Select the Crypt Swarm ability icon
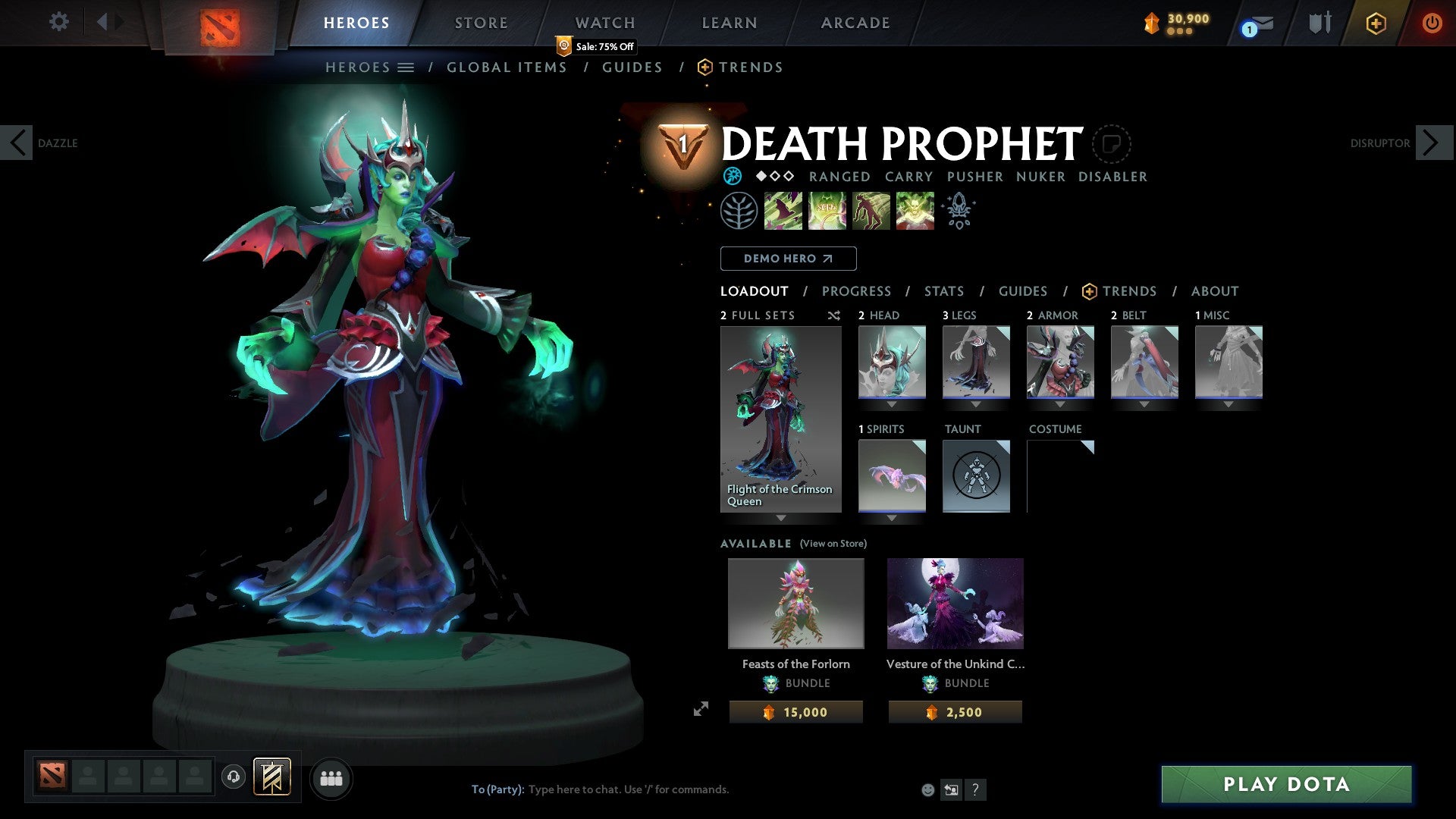 783,210
